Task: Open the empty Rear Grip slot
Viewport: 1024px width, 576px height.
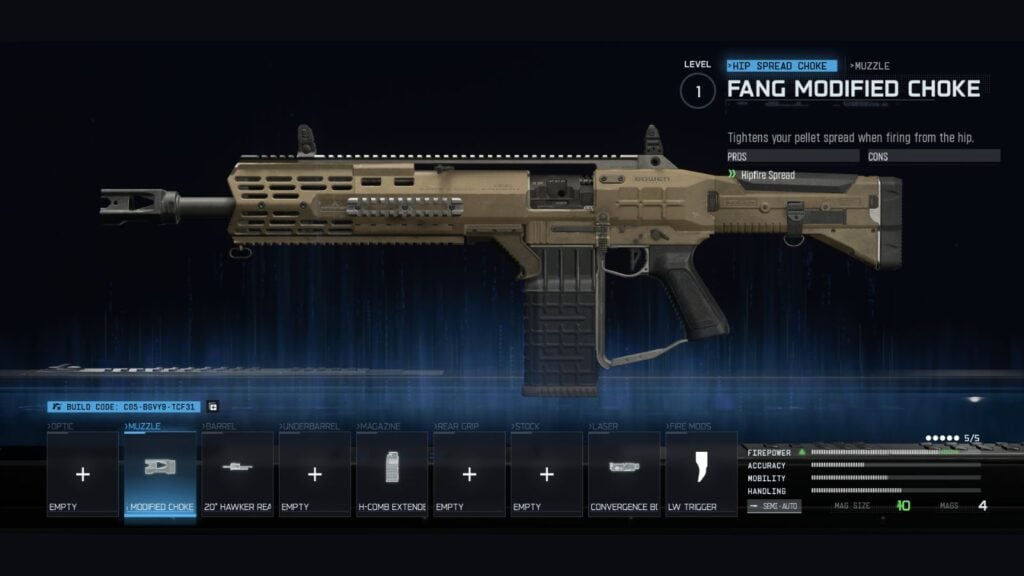Action: (469, 474)
